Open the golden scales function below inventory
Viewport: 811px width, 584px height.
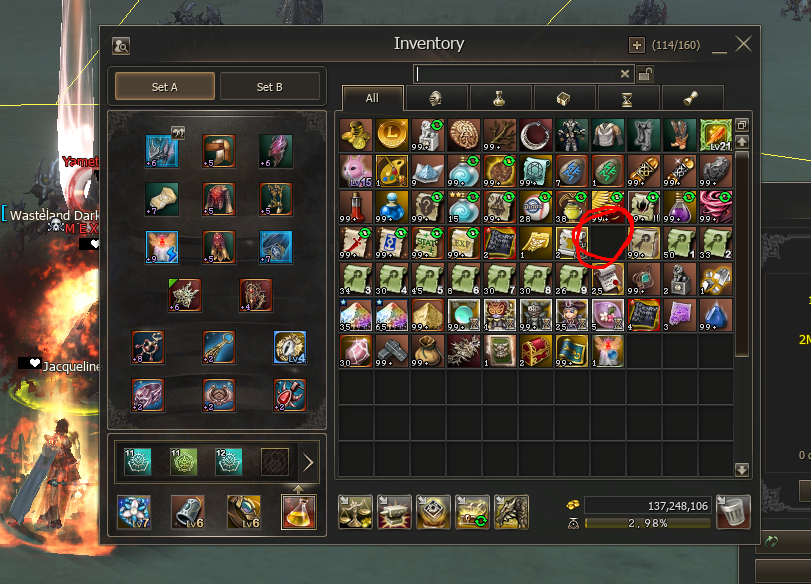354,511
